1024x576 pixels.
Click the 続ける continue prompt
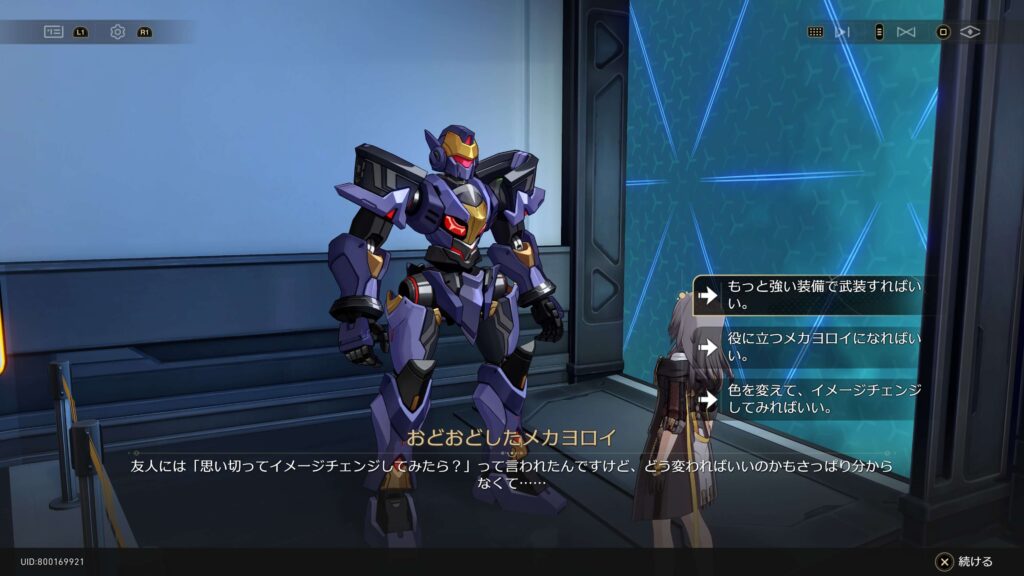click(x=965, y=561)
